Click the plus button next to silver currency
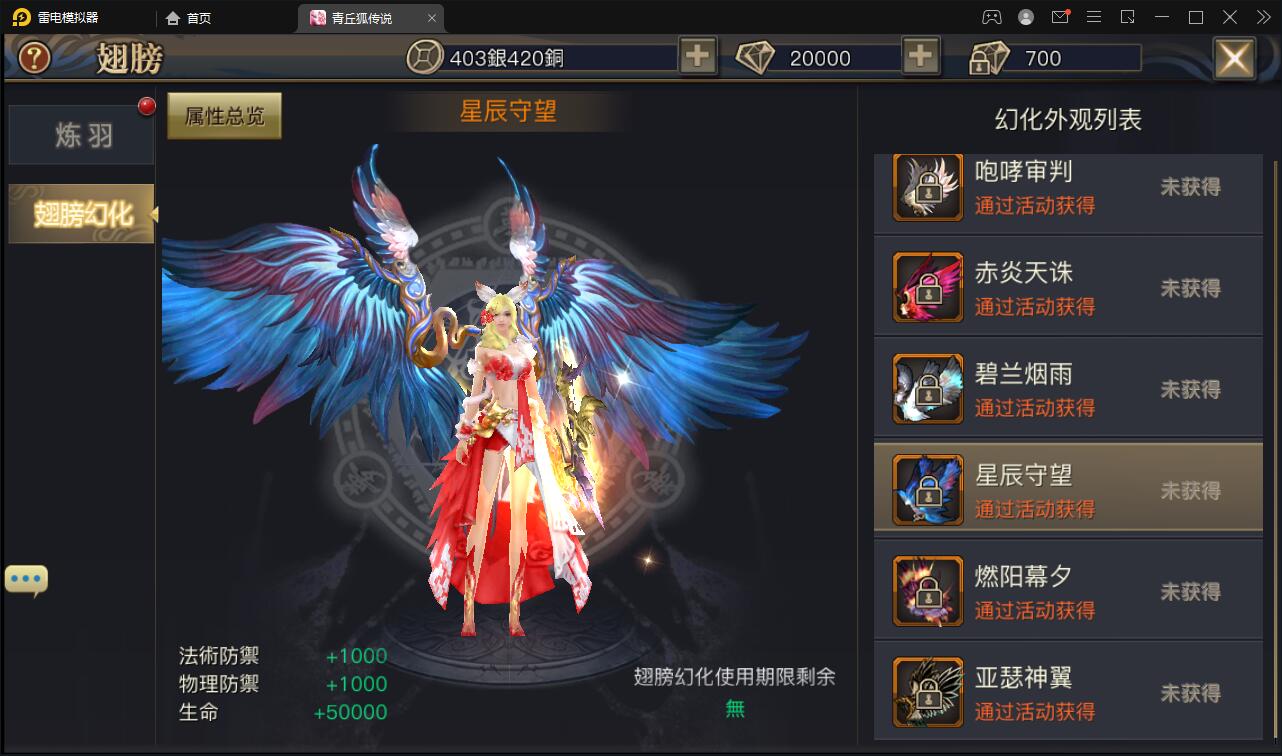 [697, 57]
